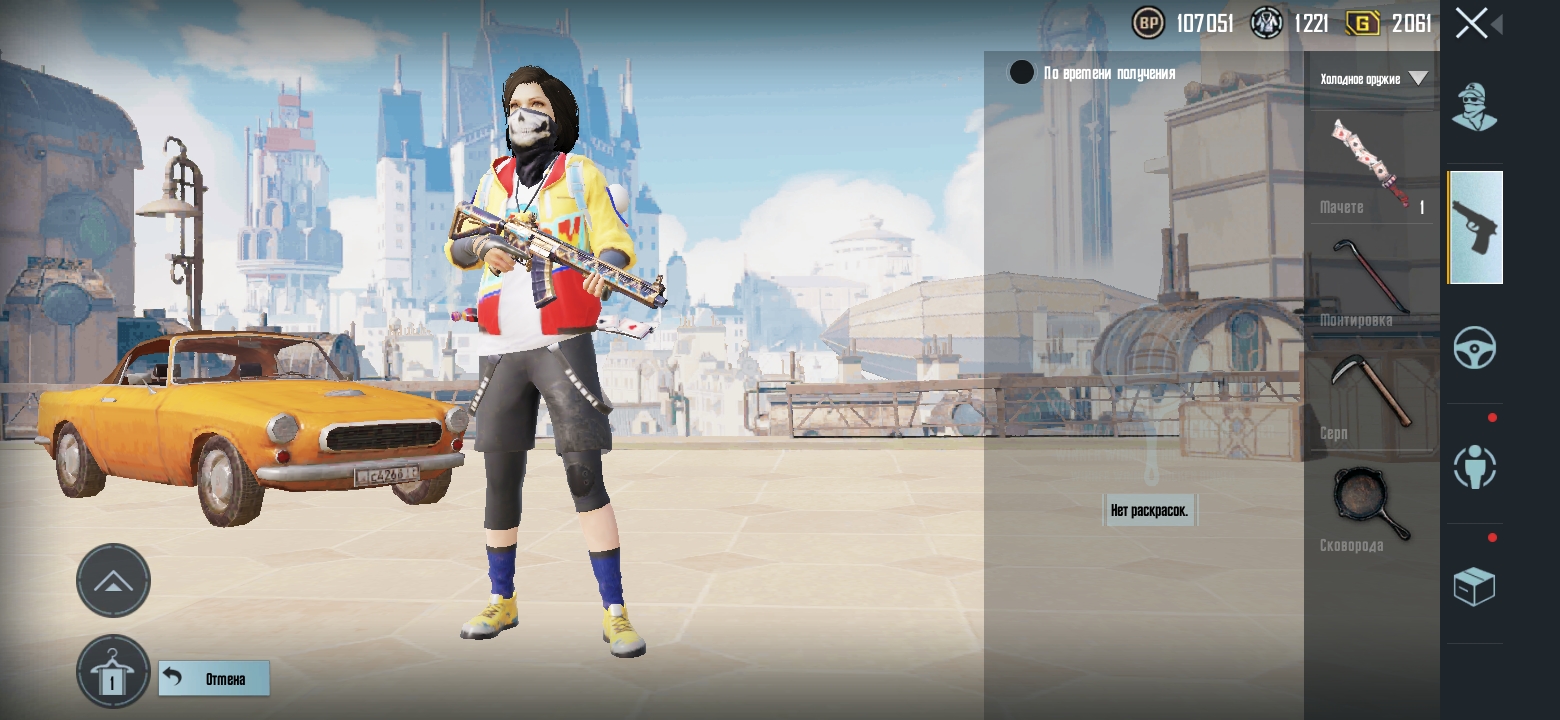Tap the round up-arrow button

click(113, 581)
